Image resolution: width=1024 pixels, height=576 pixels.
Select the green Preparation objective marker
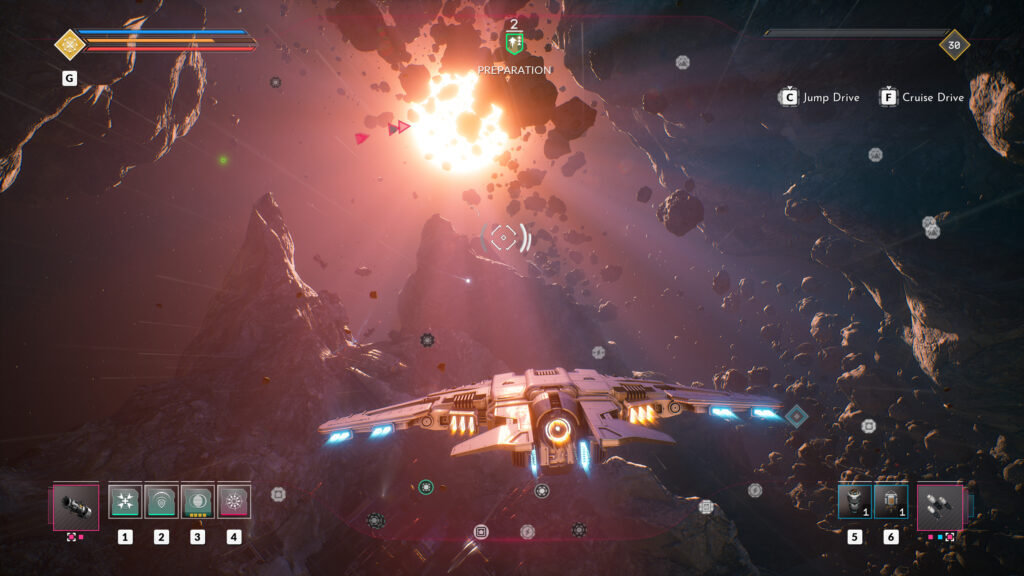(x=514, y=43)
